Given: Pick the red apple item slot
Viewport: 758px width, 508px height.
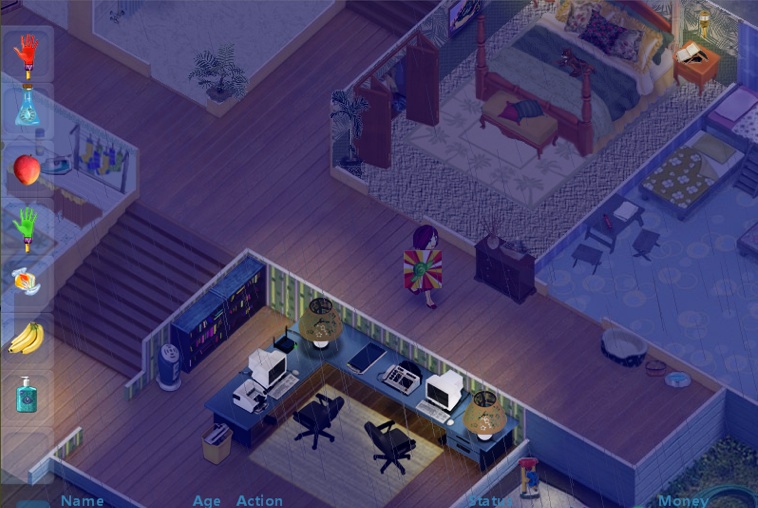Looking at the screenshot, I should (x=28, y=170).
